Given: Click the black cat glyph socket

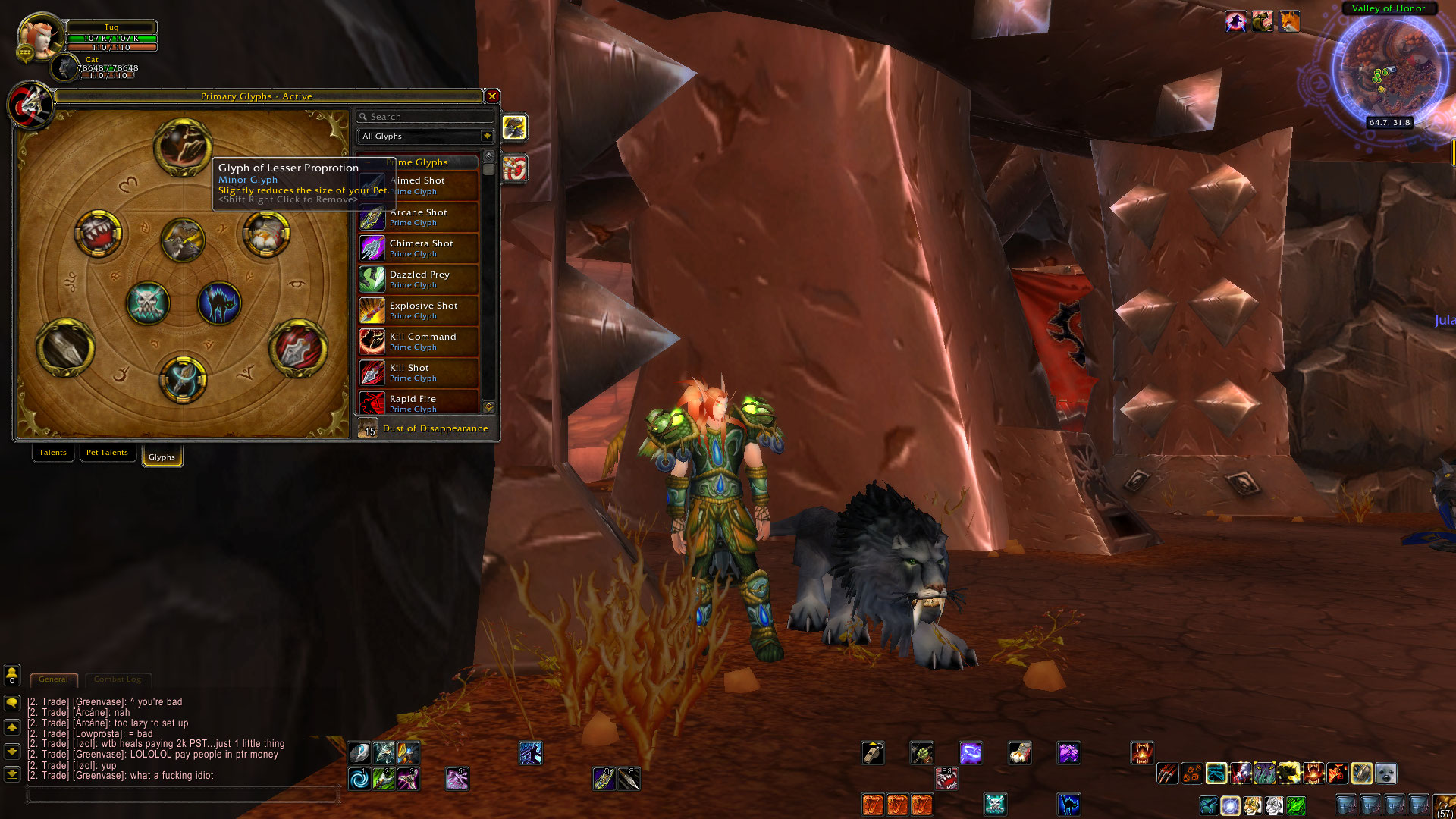Looking at the screenshot, I should (220, 303).
